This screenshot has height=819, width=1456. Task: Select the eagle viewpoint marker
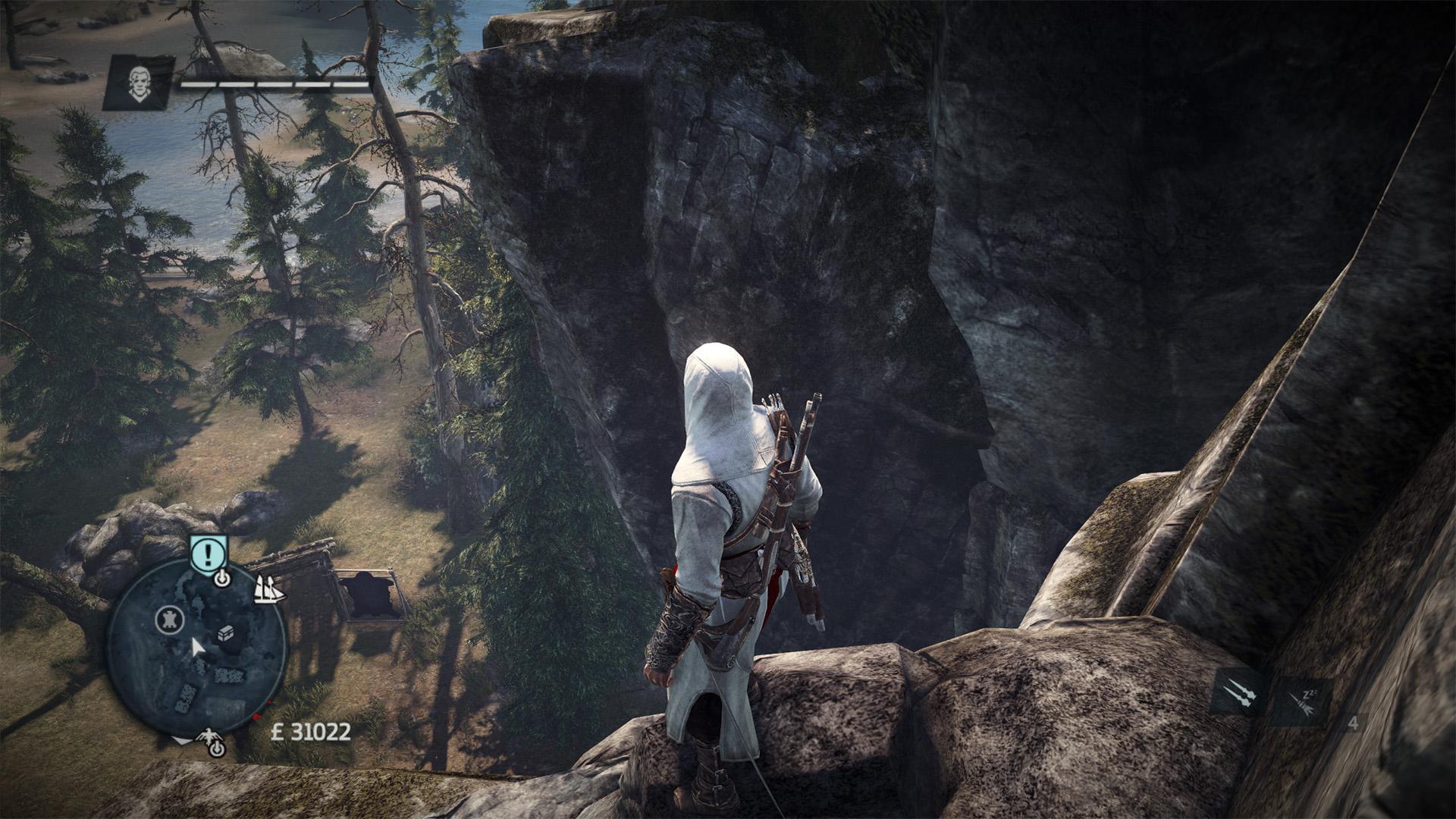click(x=210, y=739)
